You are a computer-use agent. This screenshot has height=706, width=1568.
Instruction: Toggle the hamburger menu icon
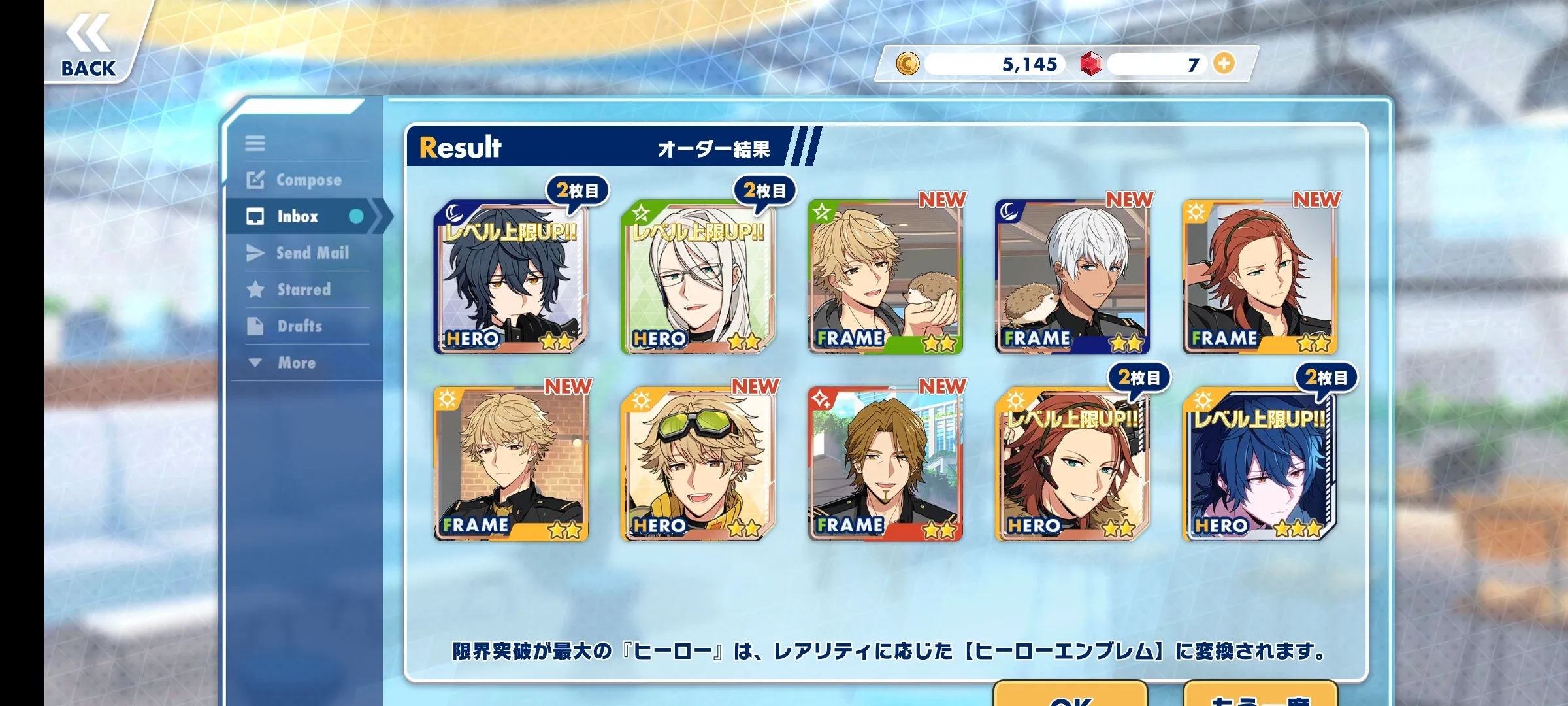point(255,143)
